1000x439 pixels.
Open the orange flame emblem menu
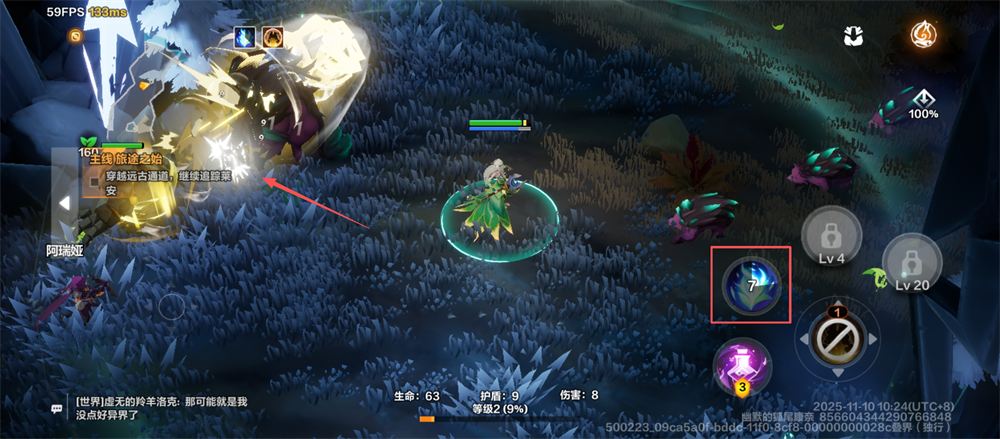tap(924, 35)
